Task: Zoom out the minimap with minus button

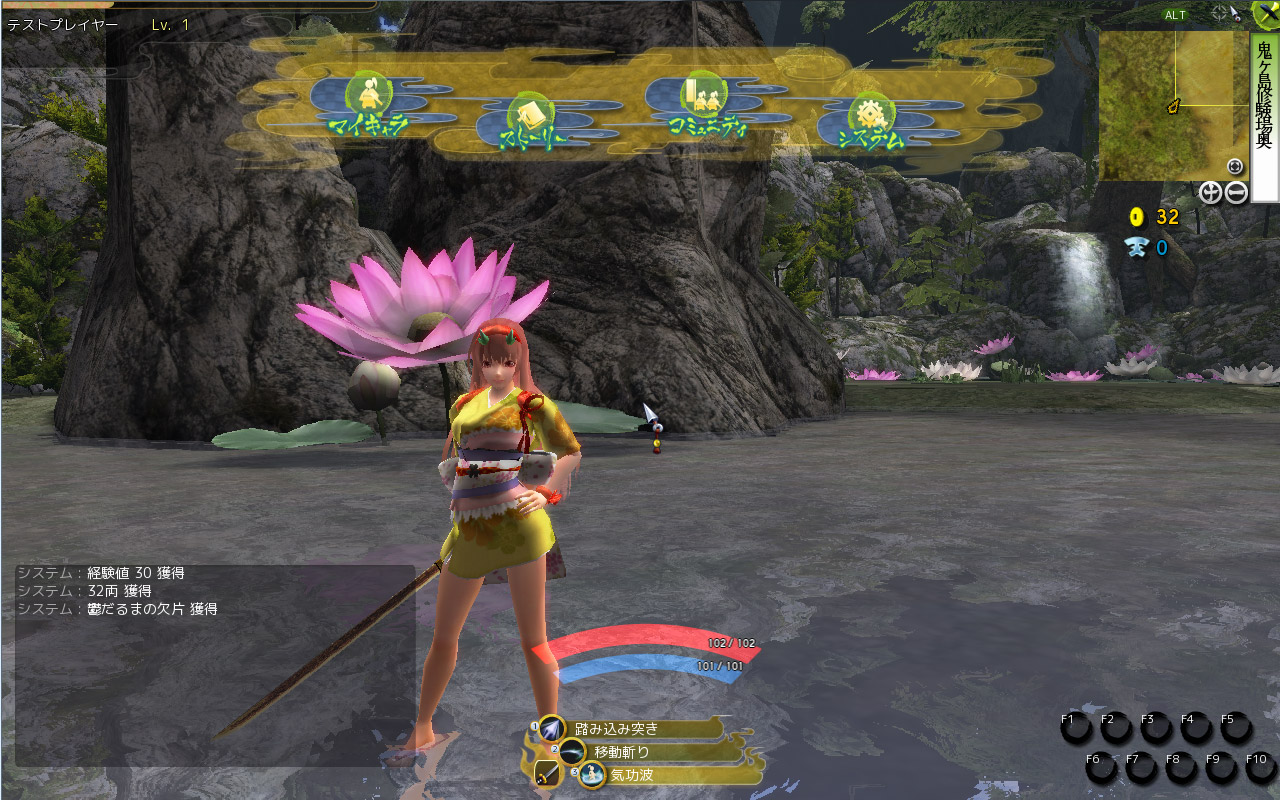Action: pos(1236,193)
